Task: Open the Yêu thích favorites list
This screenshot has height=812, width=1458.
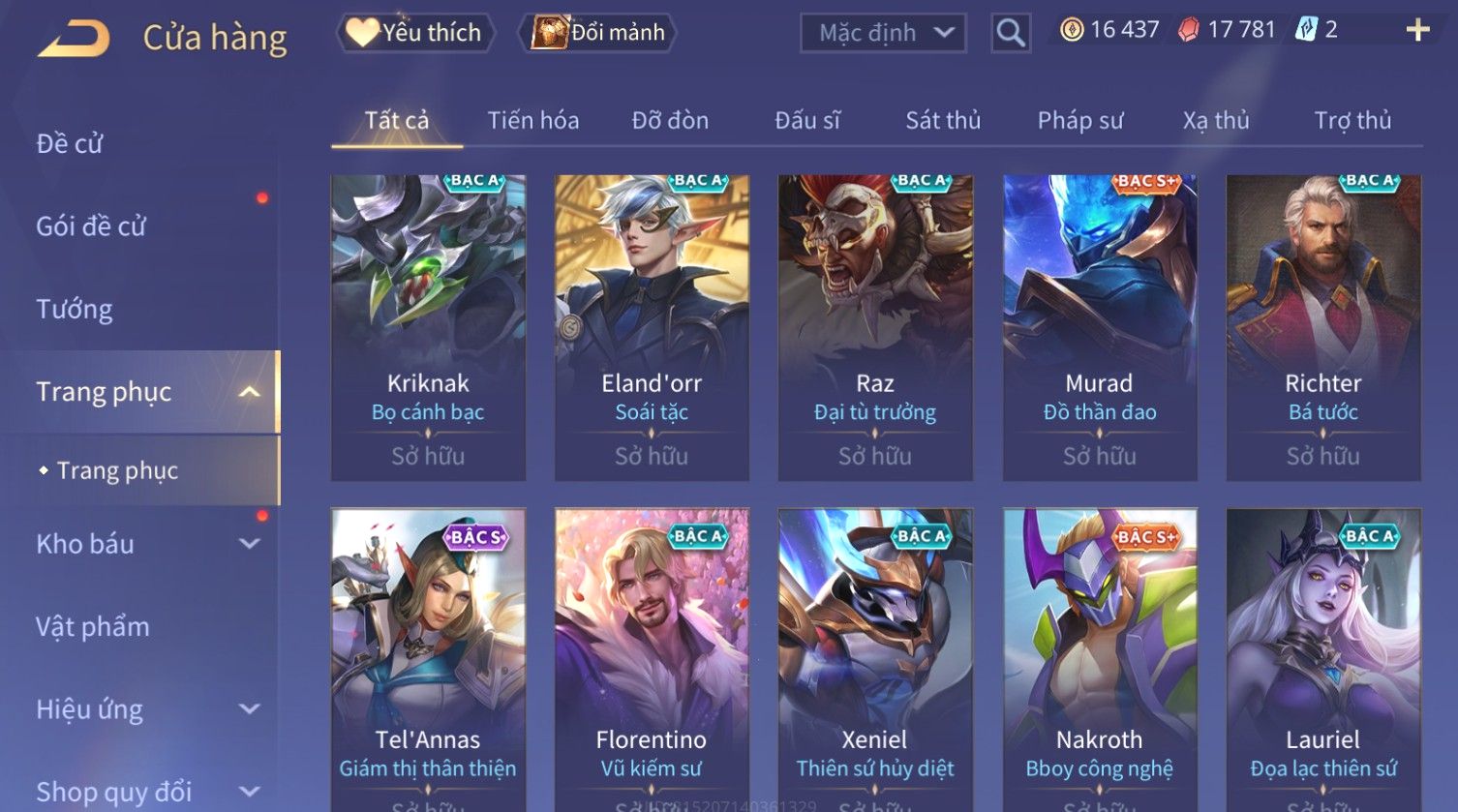Action: pyautogui.click(x=415, y=33)
